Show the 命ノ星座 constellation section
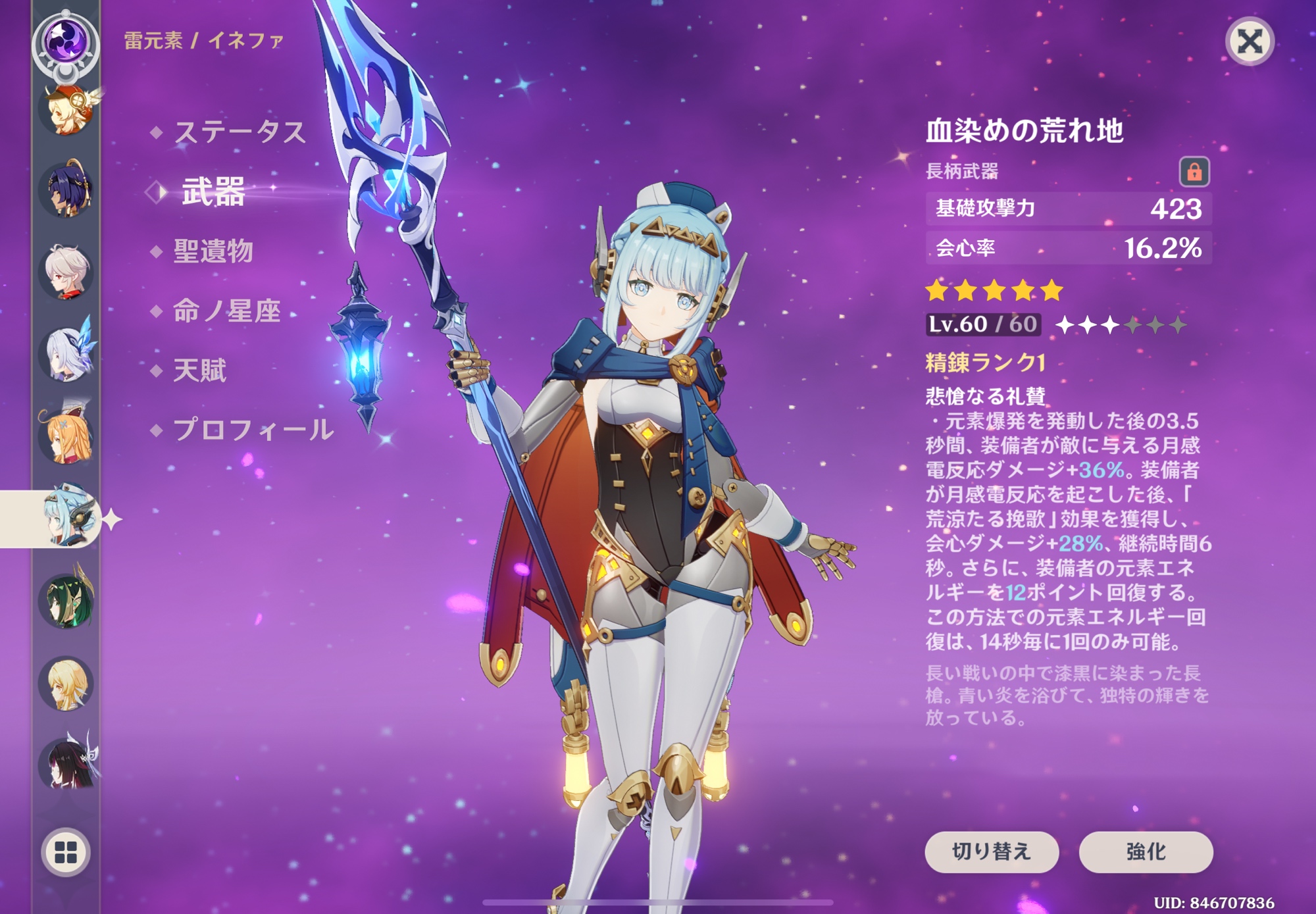The width and height of the screenshot is (1316, 914). (x=226, y=311)
